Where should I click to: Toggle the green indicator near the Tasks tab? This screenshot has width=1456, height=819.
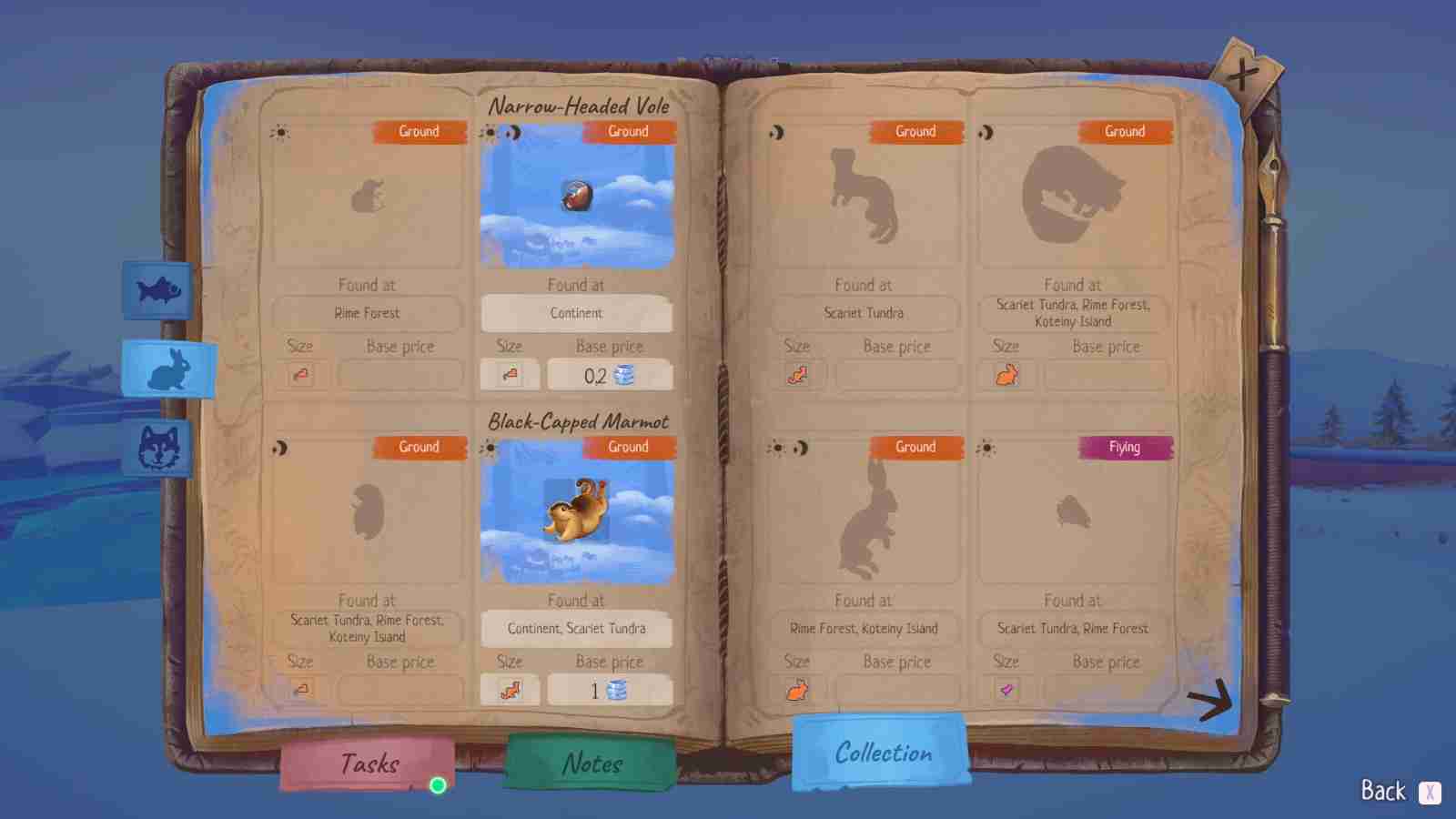pos(438,784)
